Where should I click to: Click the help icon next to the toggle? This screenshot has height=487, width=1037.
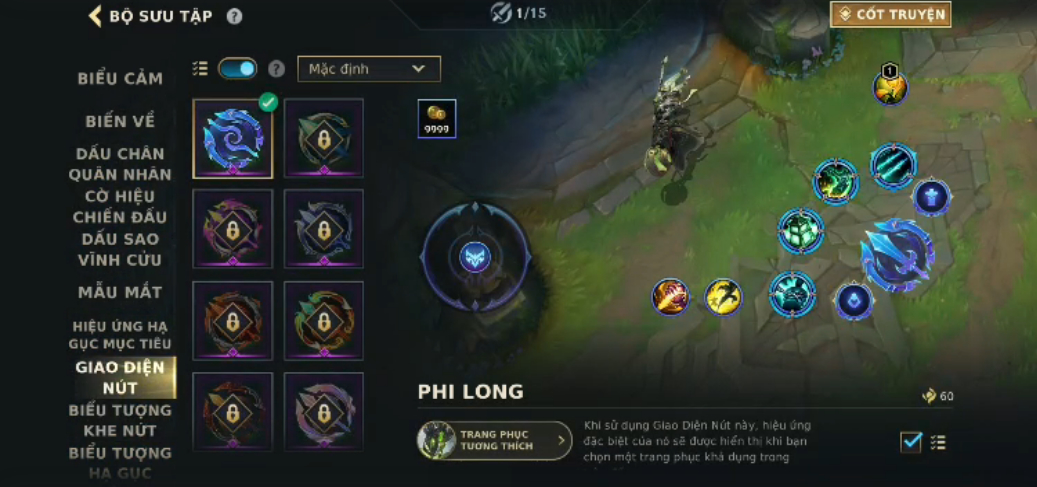pos(273,69)
